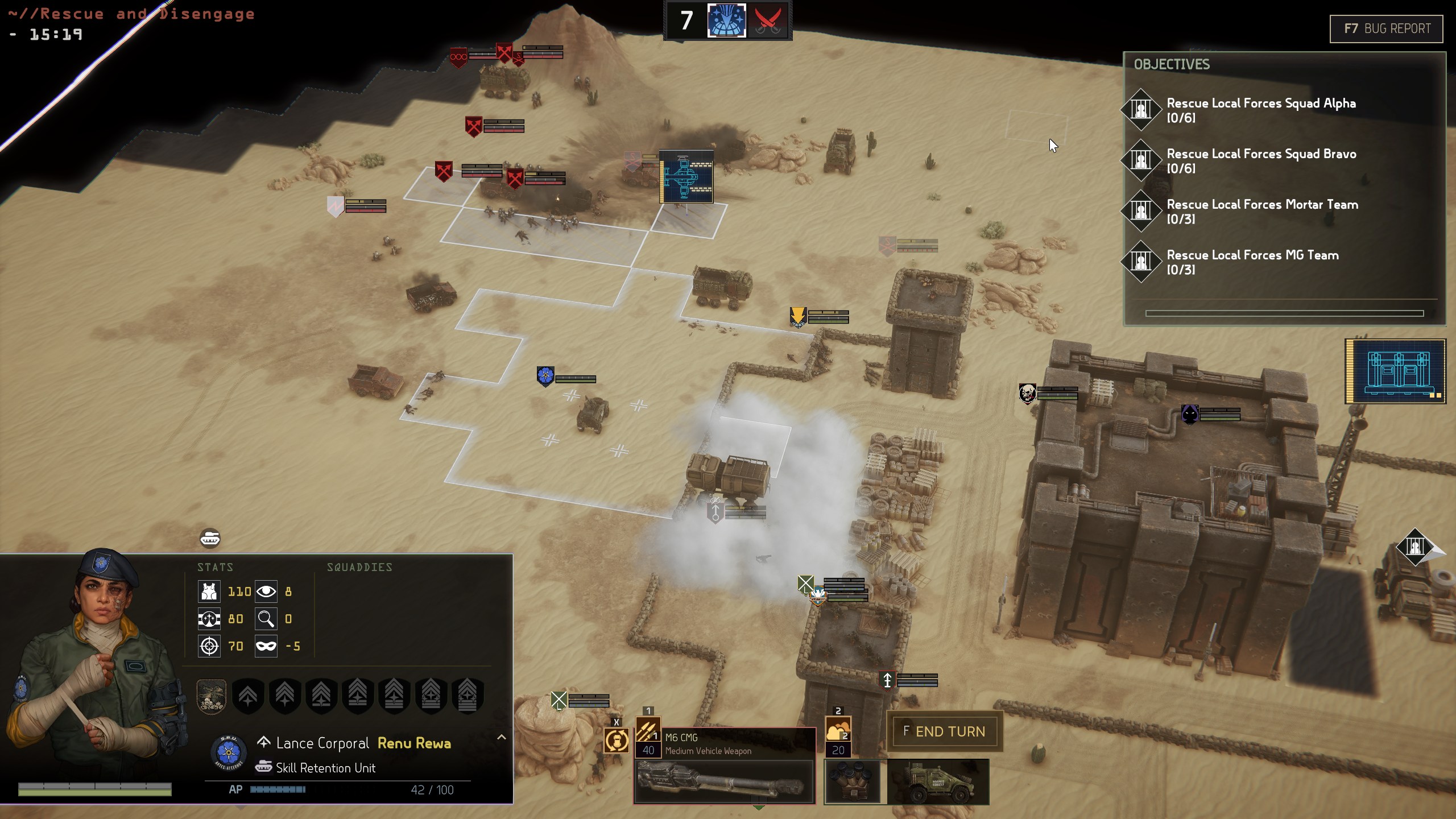This screenshot has height=819, width=1456.
Task: End the current turn
Action: (944, 731)
